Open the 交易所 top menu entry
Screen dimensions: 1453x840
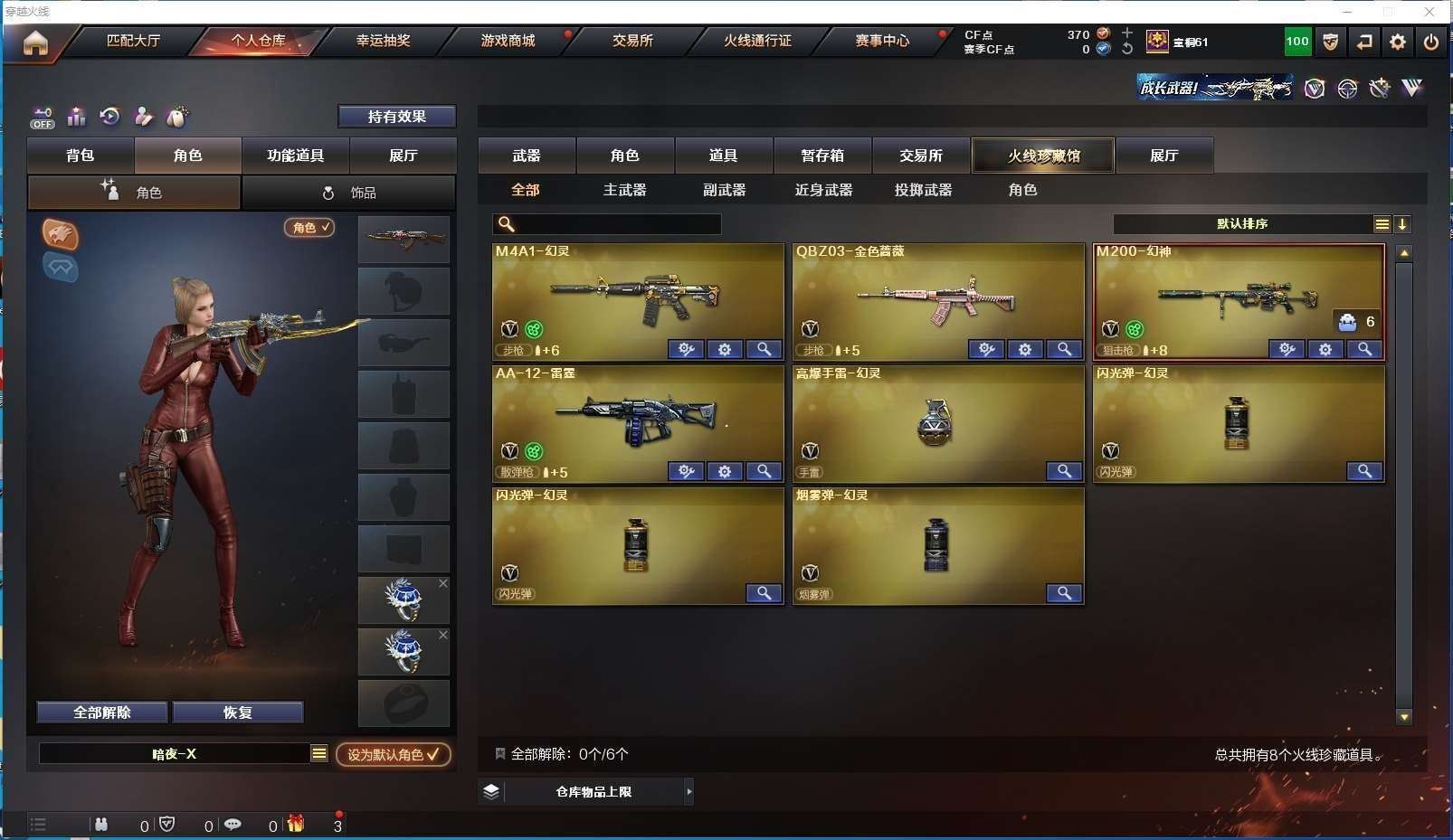pyautogui.click(x=632, y=41)
